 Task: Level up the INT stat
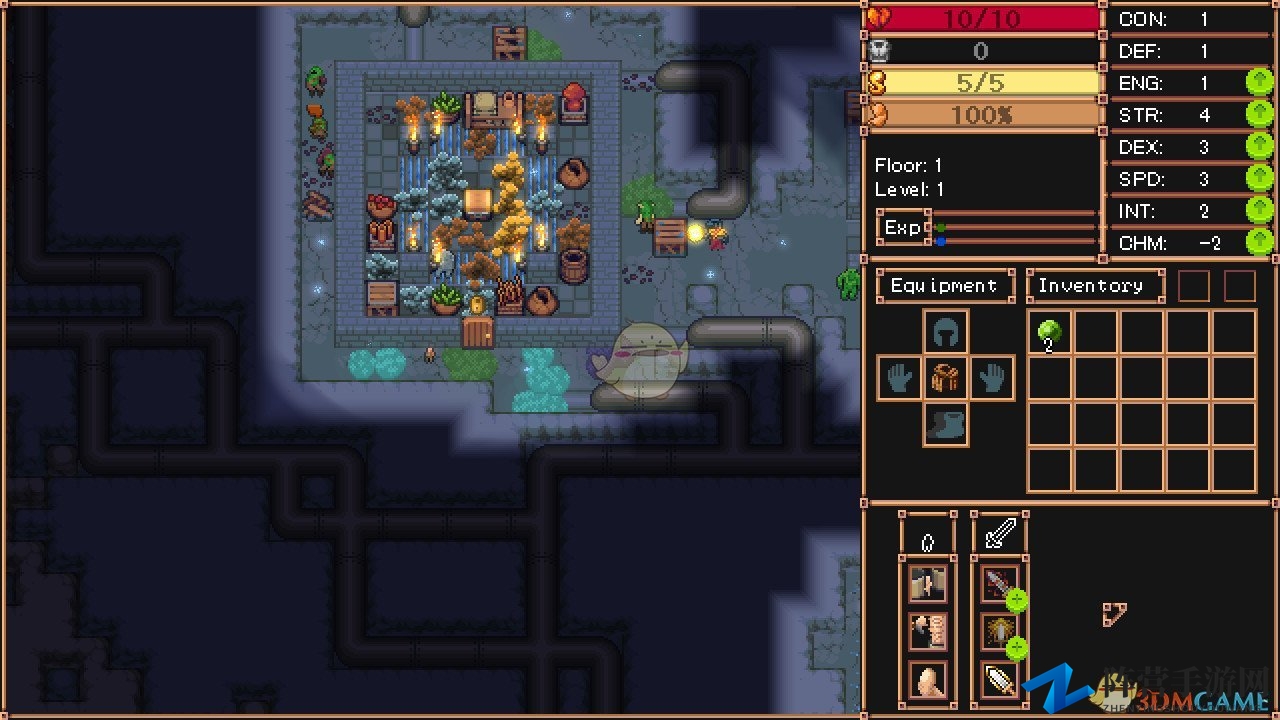pos(1259,210)
